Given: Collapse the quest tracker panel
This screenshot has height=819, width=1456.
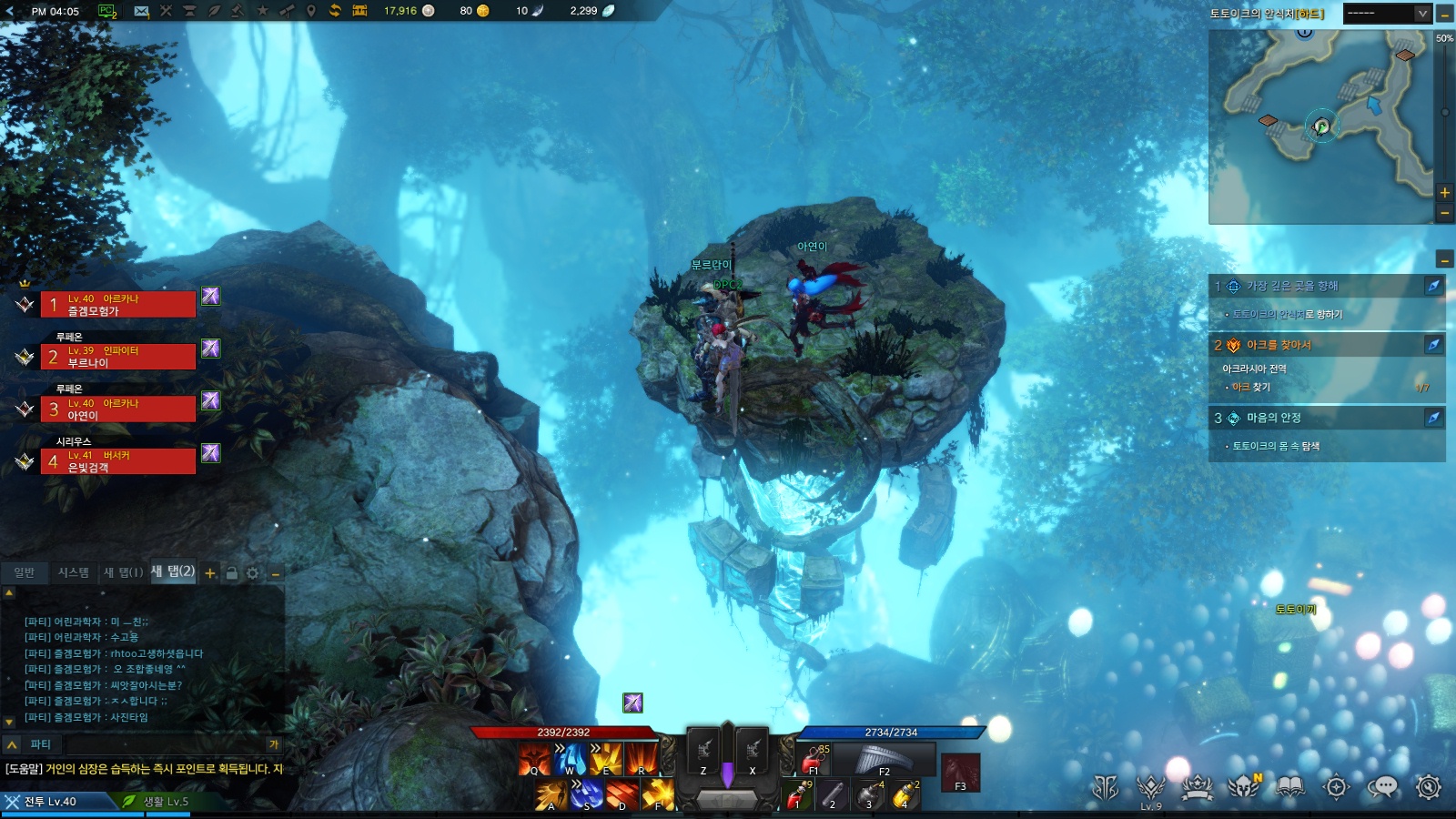Looking at the screenshot, I should pos(1444,259).
